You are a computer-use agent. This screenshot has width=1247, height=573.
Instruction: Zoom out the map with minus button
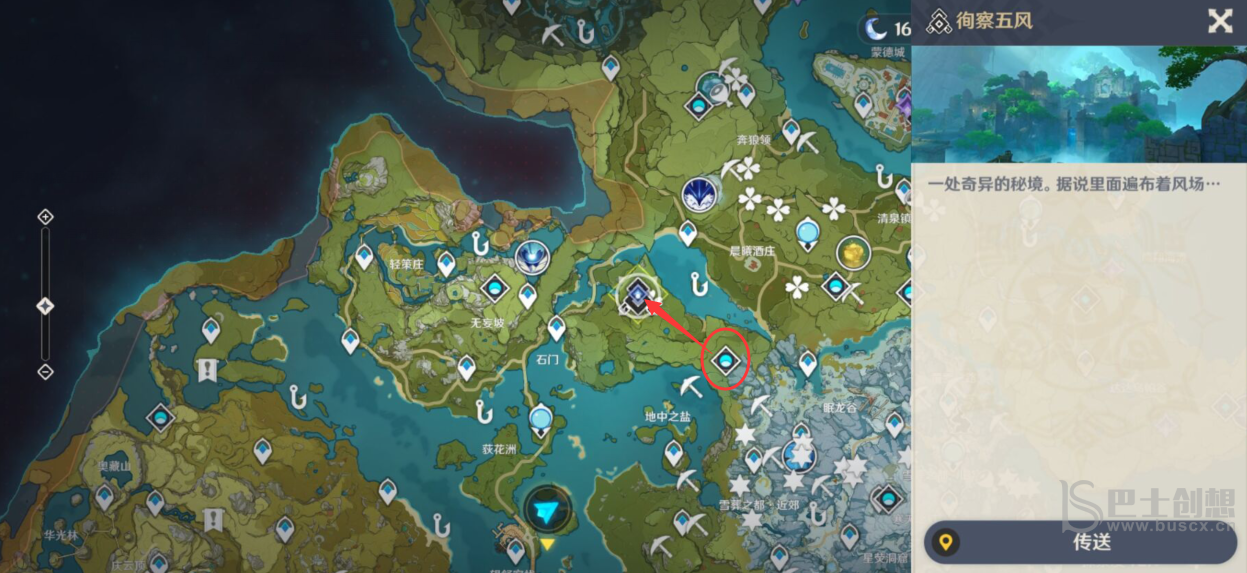click(x=45, y=372)
